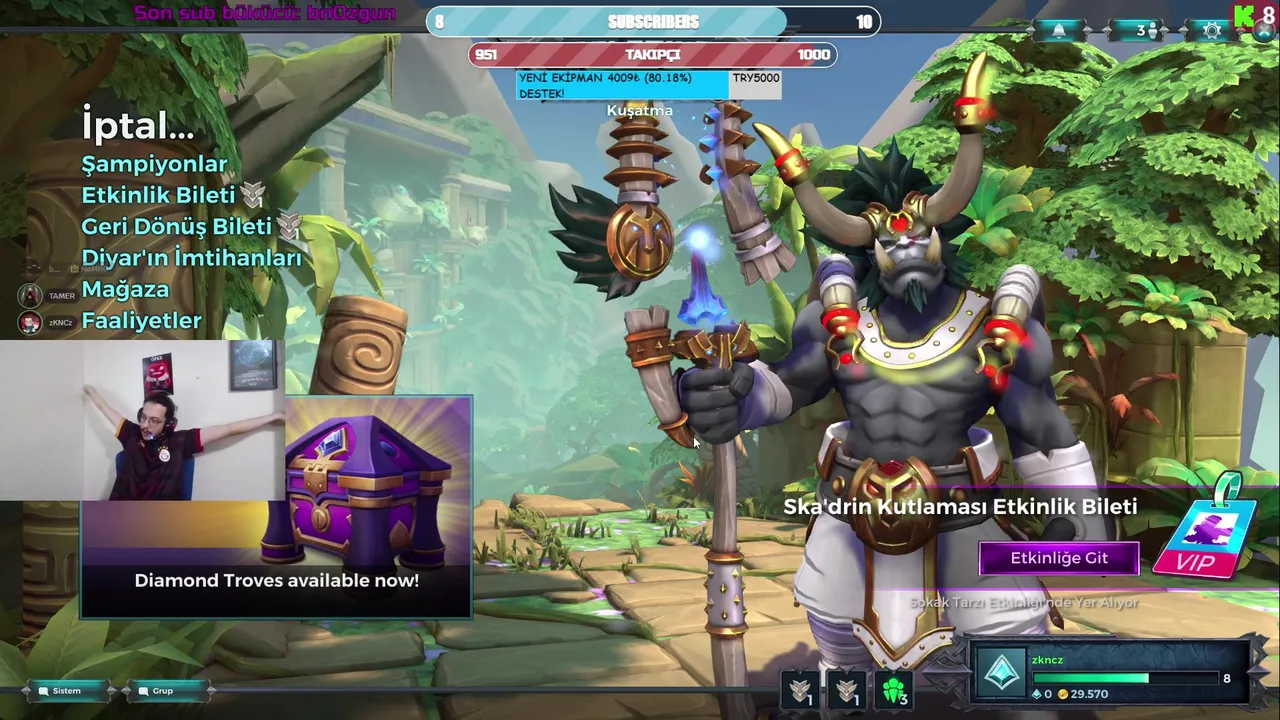Open the gear settings menu

pos(1212,31)
